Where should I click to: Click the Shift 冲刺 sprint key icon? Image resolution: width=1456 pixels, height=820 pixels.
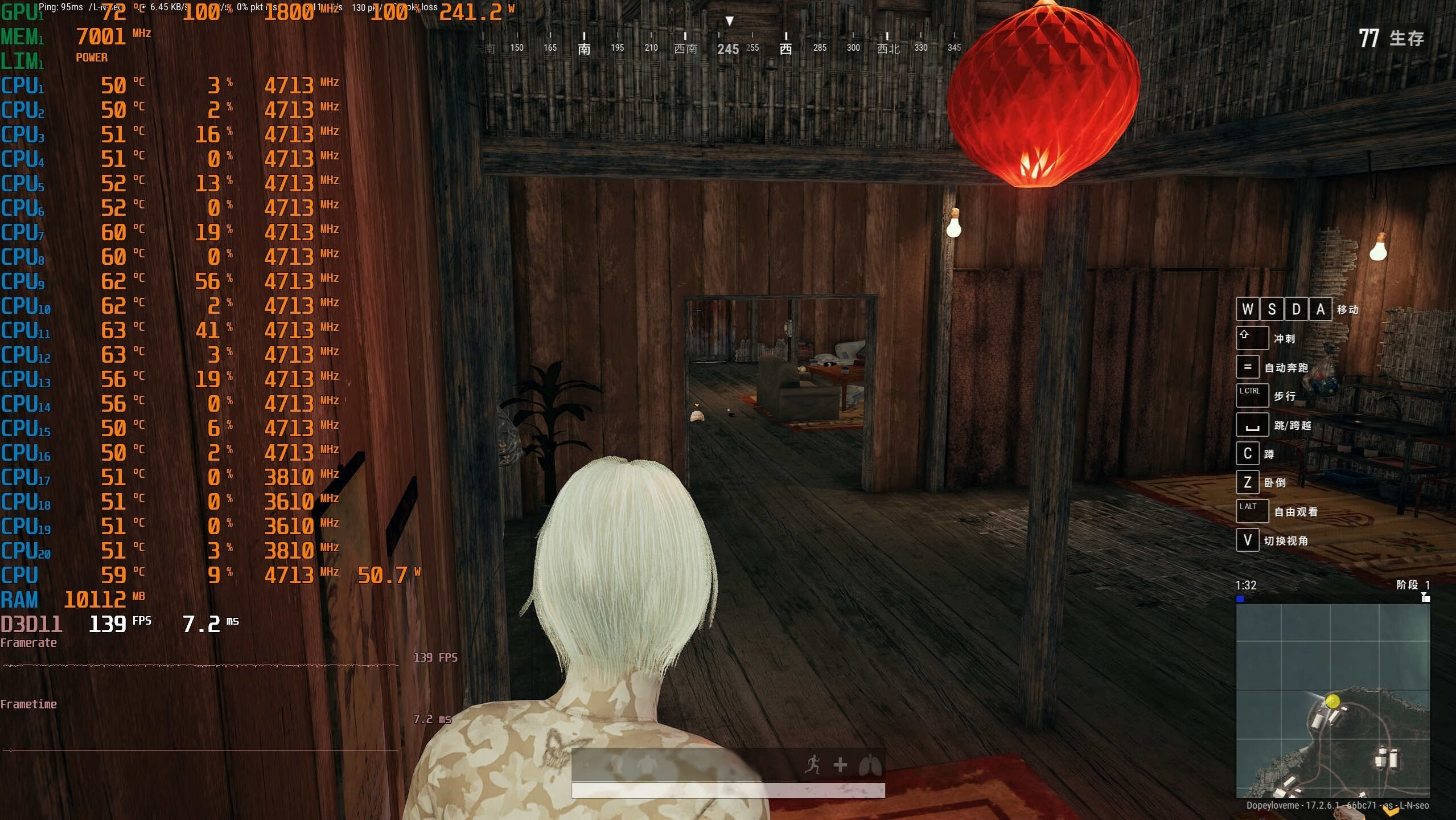[x=1253, y=338]
